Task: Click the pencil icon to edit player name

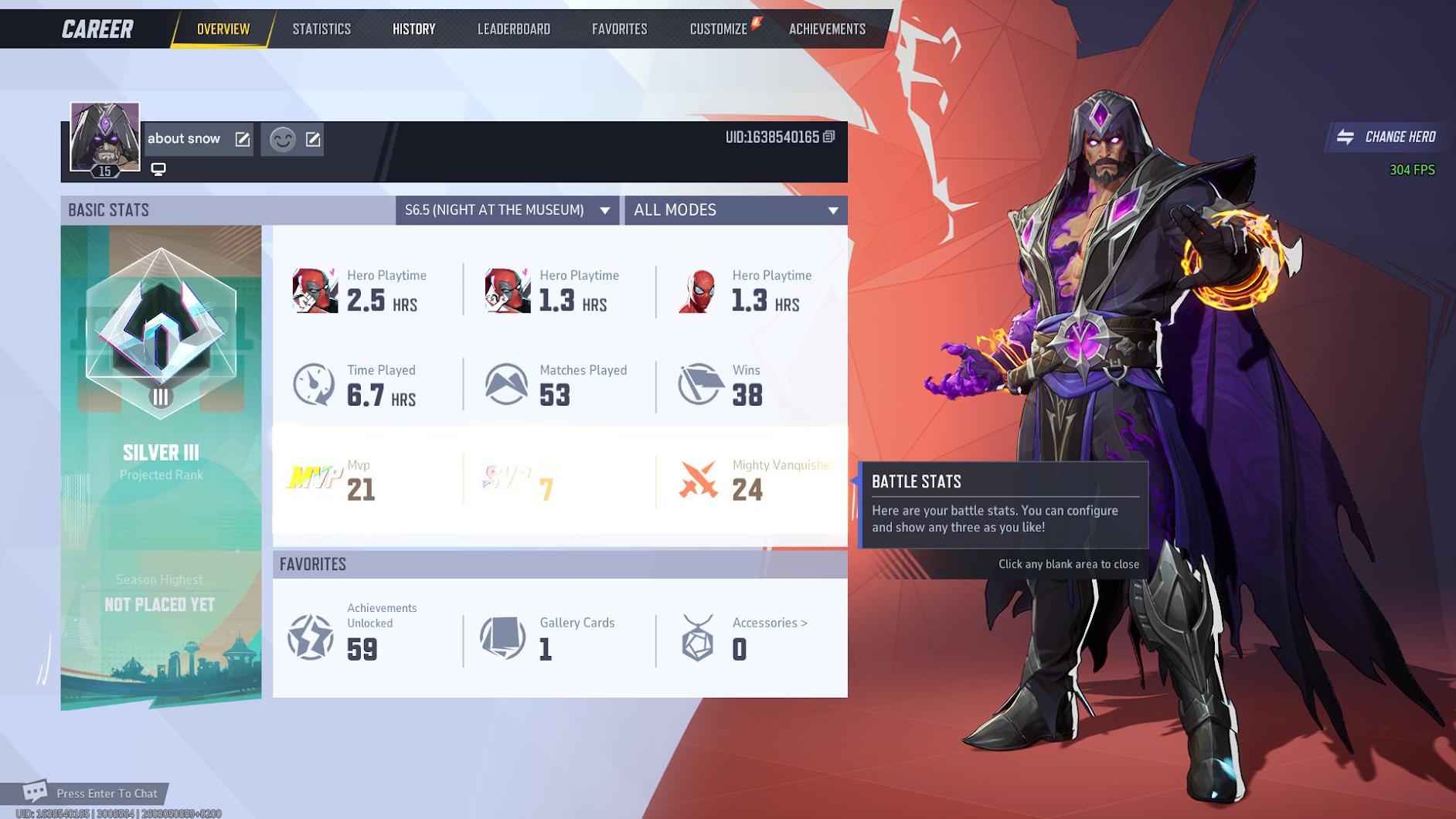Action: (243, 139)
